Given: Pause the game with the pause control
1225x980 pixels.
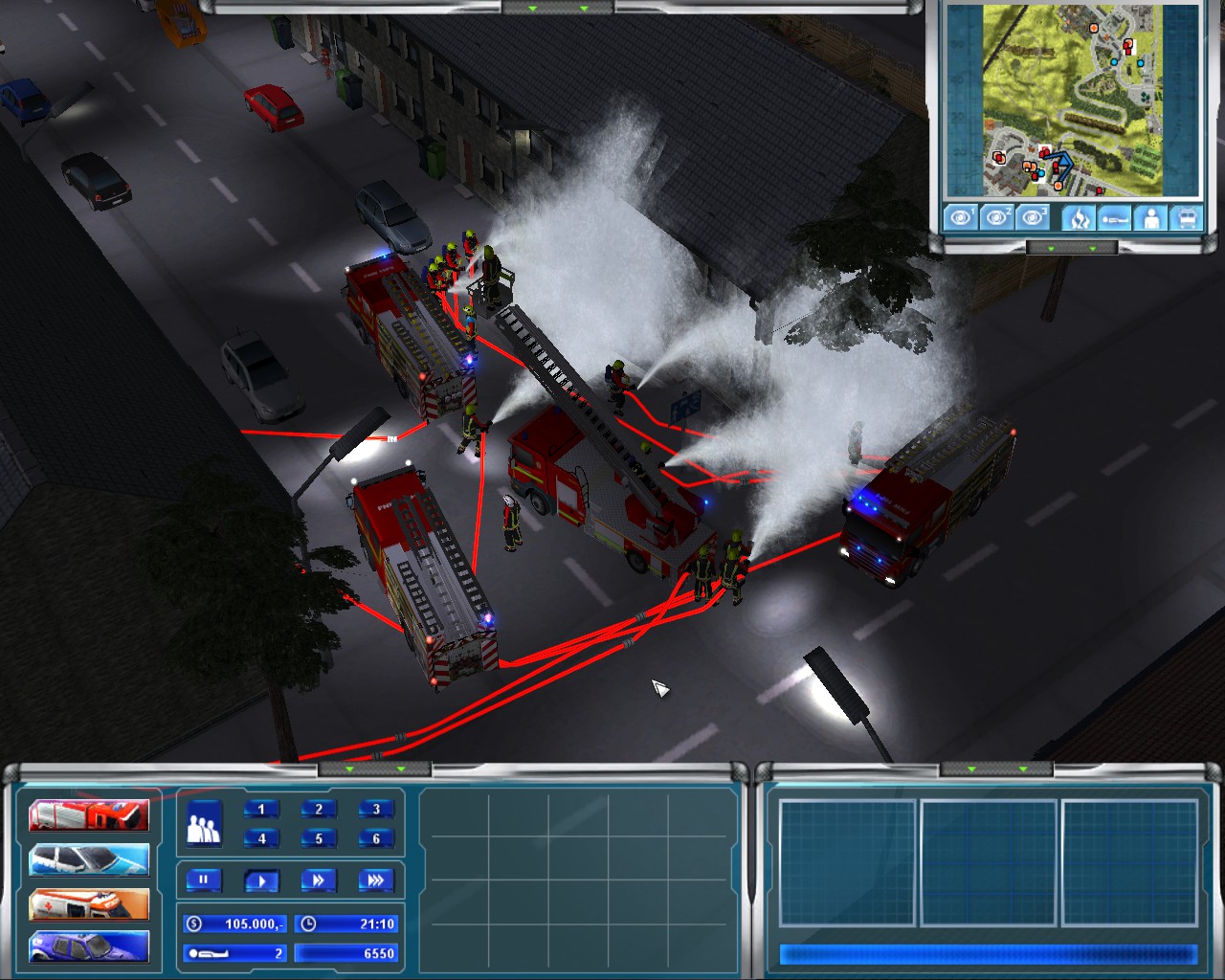Looking at the screenshot, I should pyautogui.click(x=202, y=880).
